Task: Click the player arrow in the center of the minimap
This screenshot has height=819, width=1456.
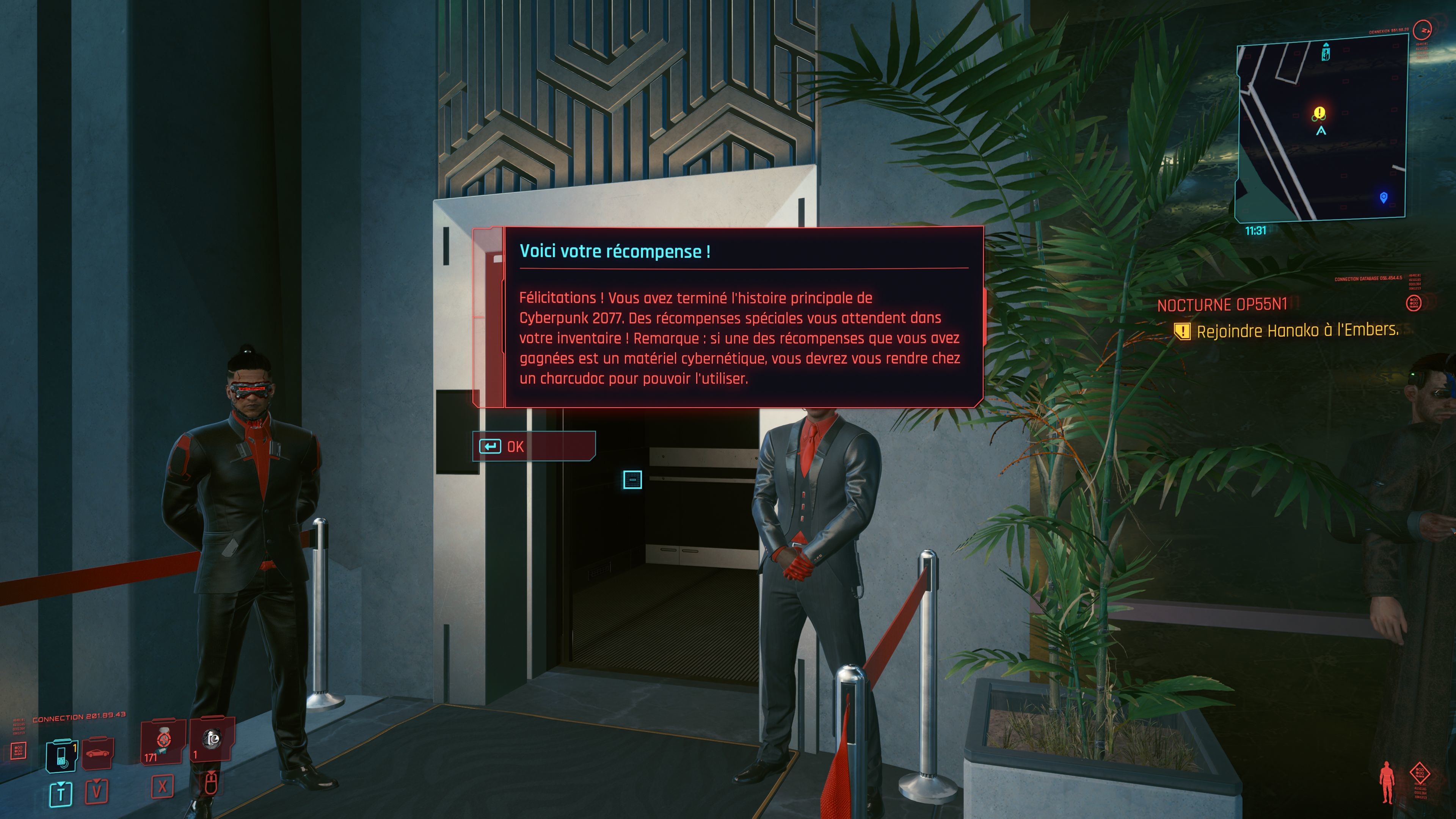Action: point(1321,130)
